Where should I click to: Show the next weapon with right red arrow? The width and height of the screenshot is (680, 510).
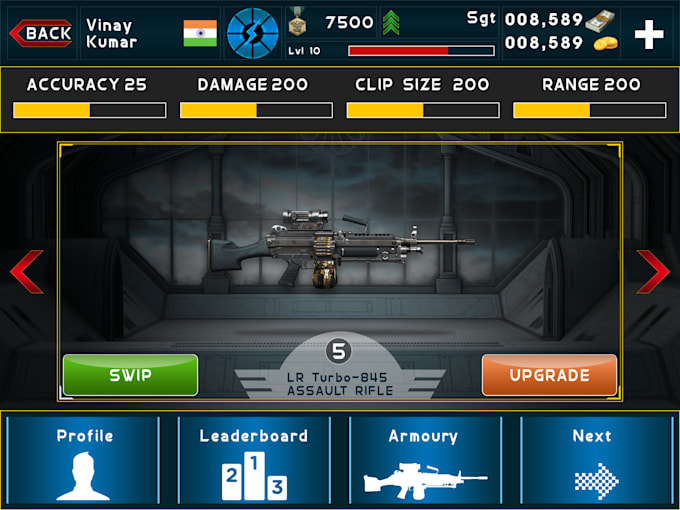(x=653, y=272)
